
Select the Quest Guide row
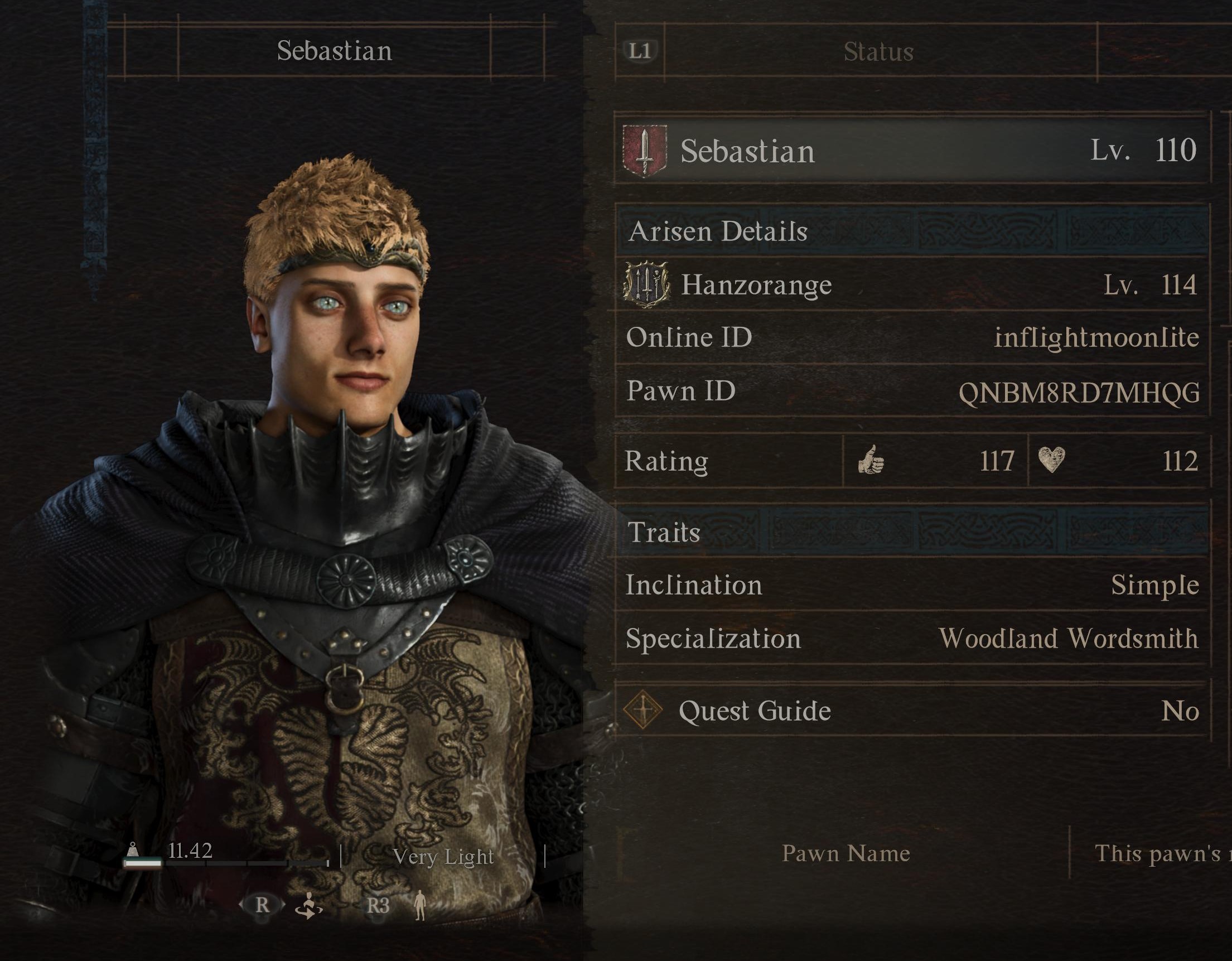coord(911,711)
